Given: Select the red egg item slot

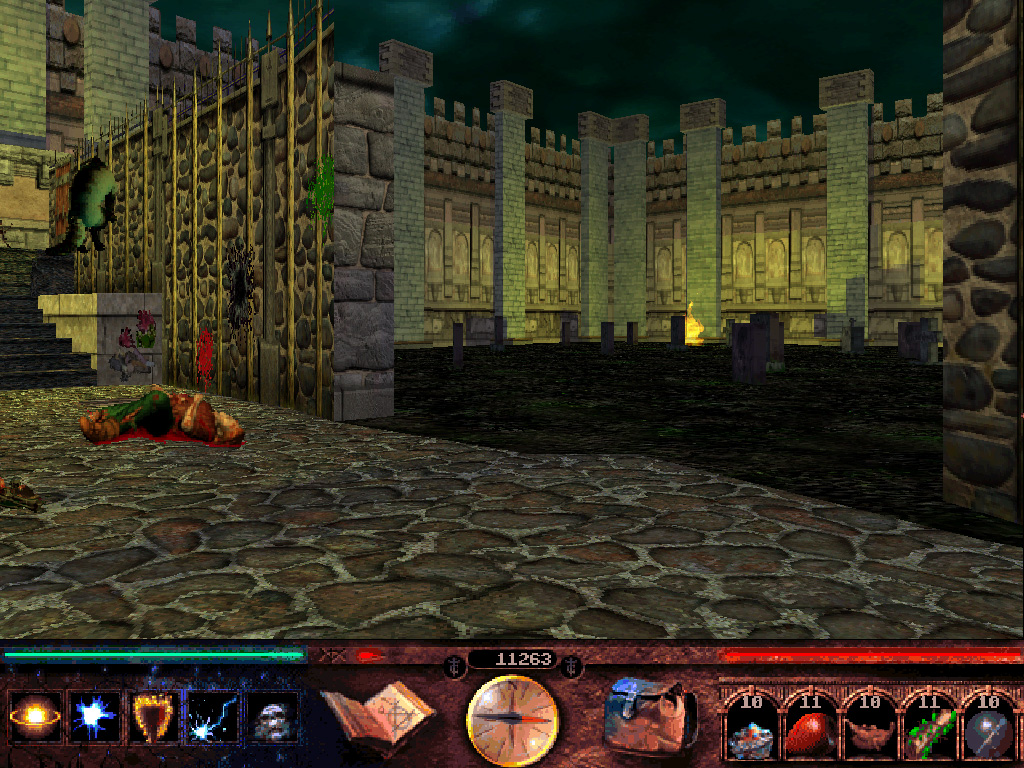Looking at the screenshot, I should coord(809,729).
